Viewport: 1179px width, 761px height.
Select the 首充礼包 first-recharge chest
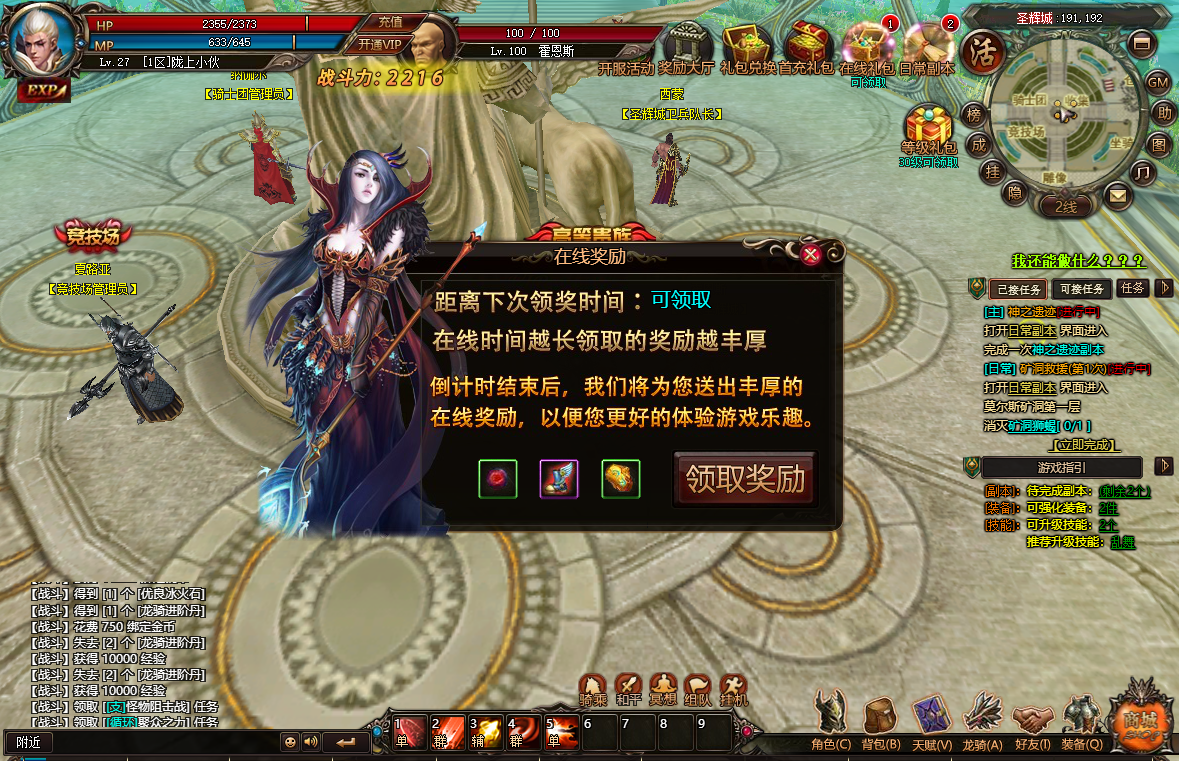(x=807, y=46)
